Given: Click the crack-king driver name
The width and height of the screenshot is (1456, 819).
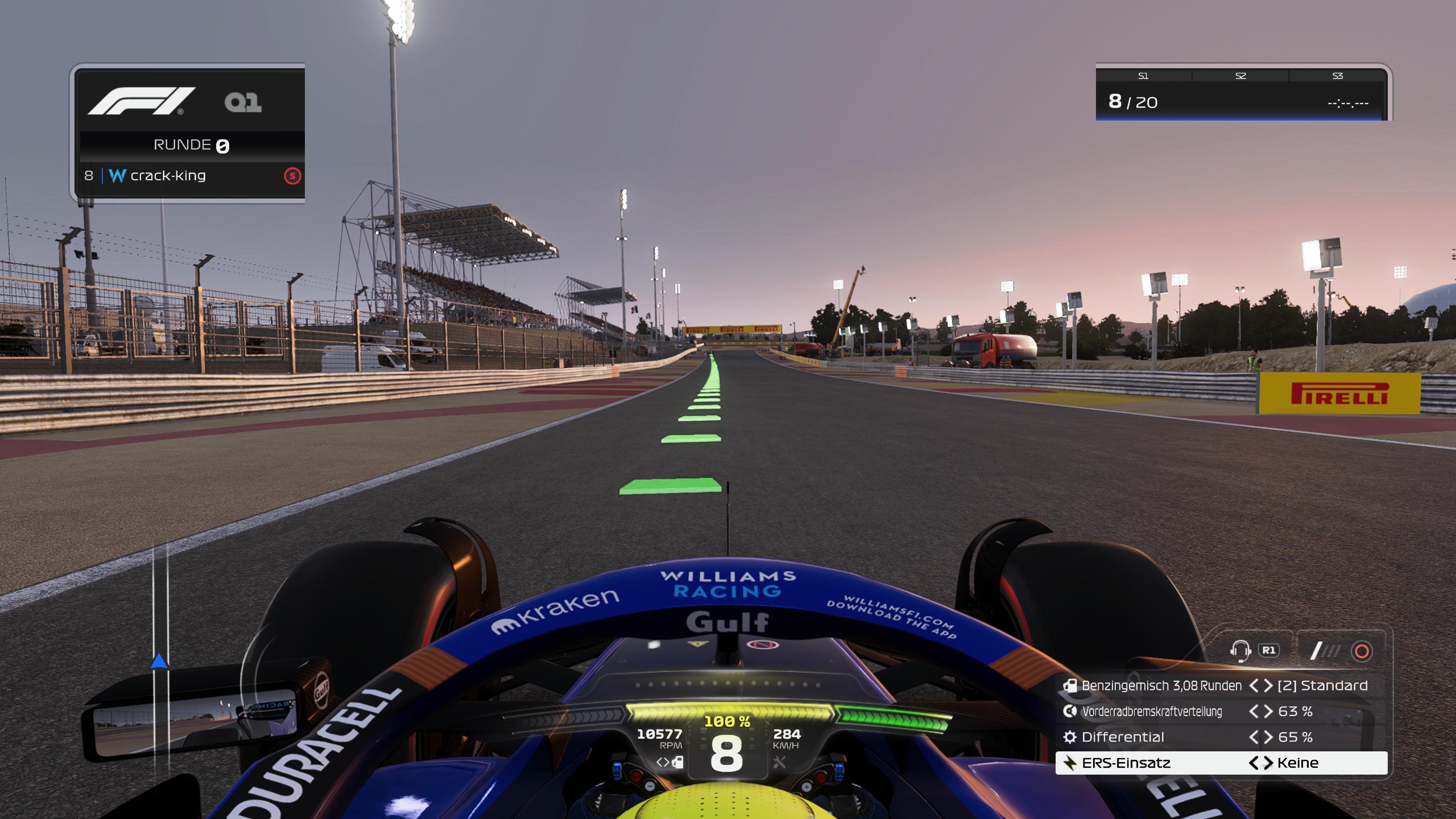Looking at the screenshot, I should click(x=167, y=176).
